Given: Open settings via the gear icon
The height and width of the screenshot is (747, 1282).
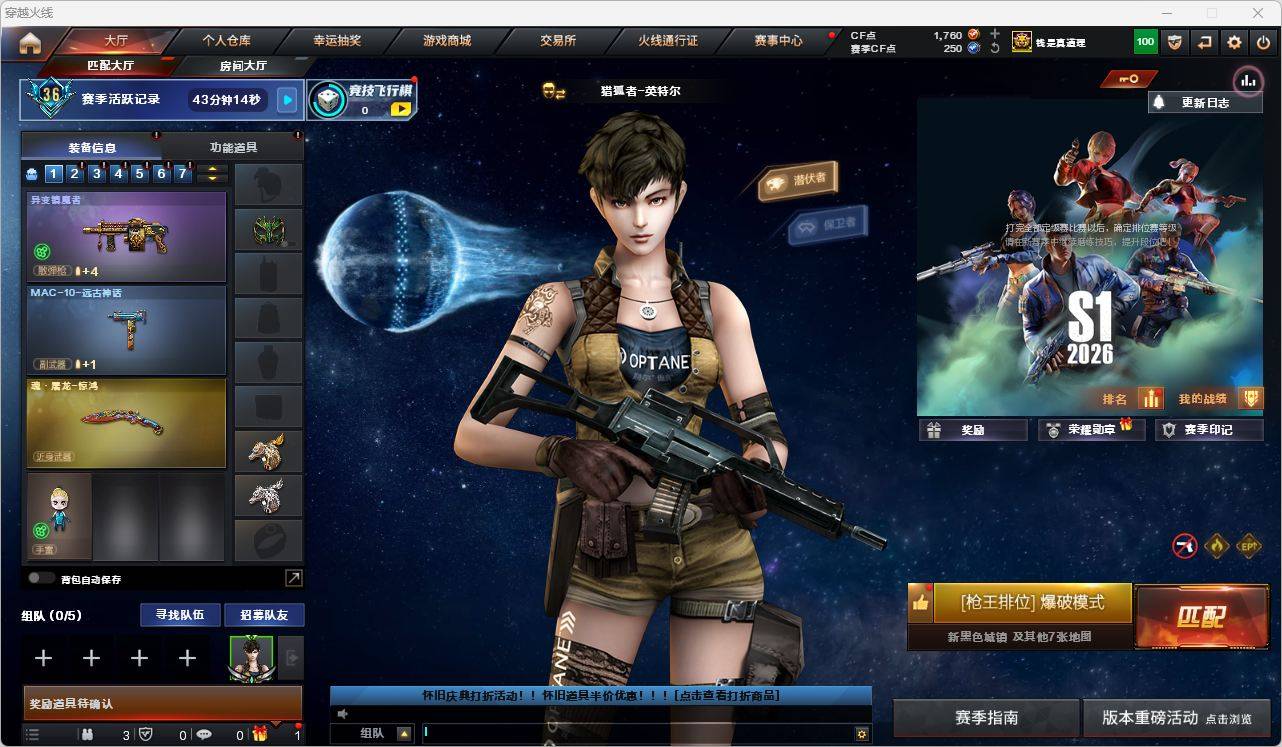Looking at the screenshot, I should coord(1234,42).
